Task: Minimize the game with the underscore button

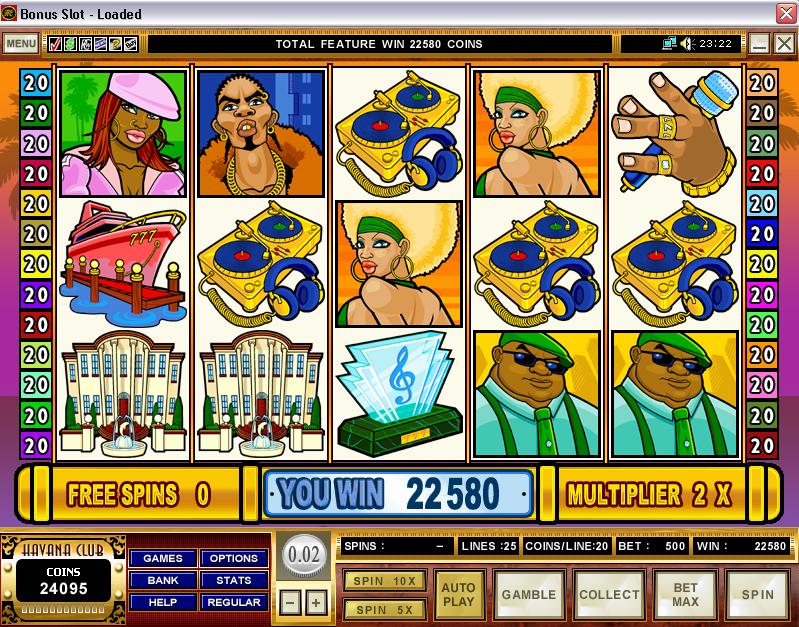Action: click(760, 44)
